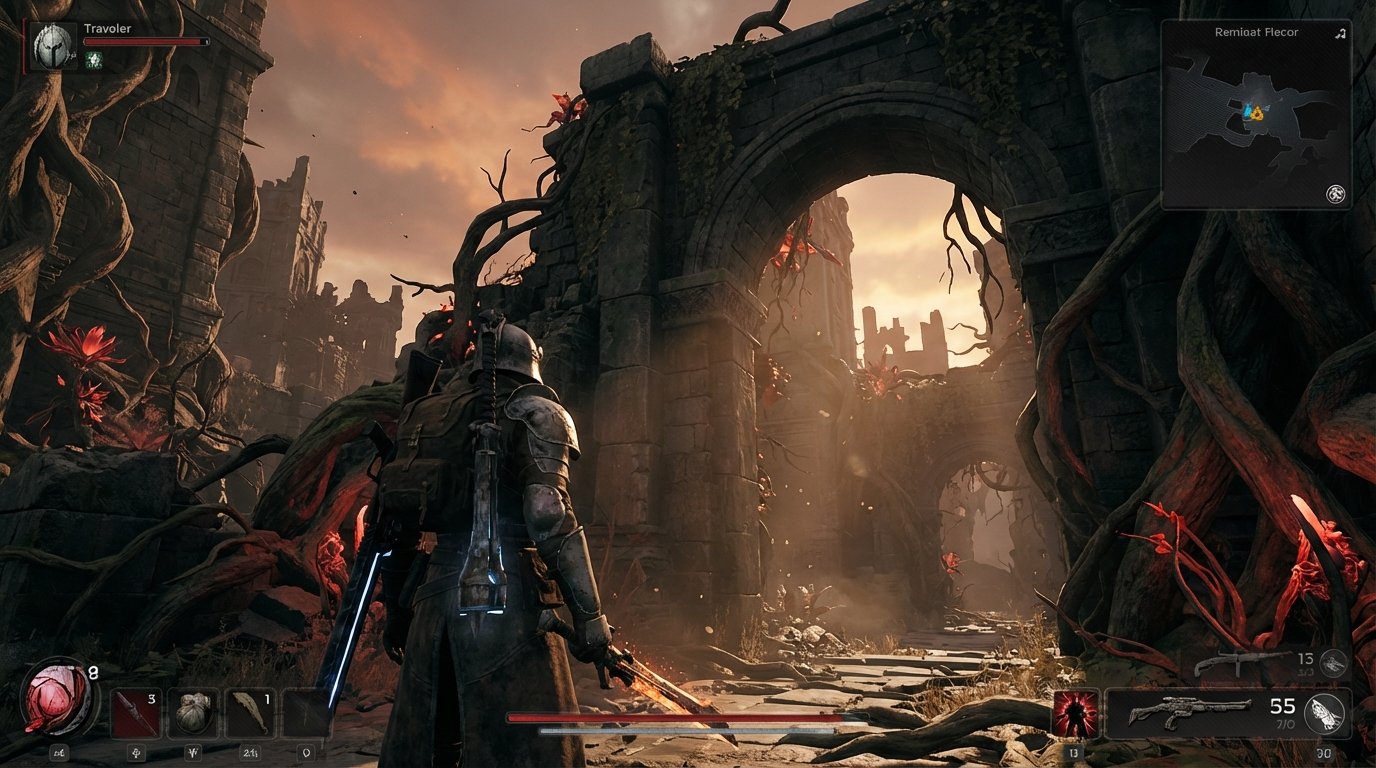Select the dried leaf quick item
Screen dimensions: 1376x768
point(251,711)
